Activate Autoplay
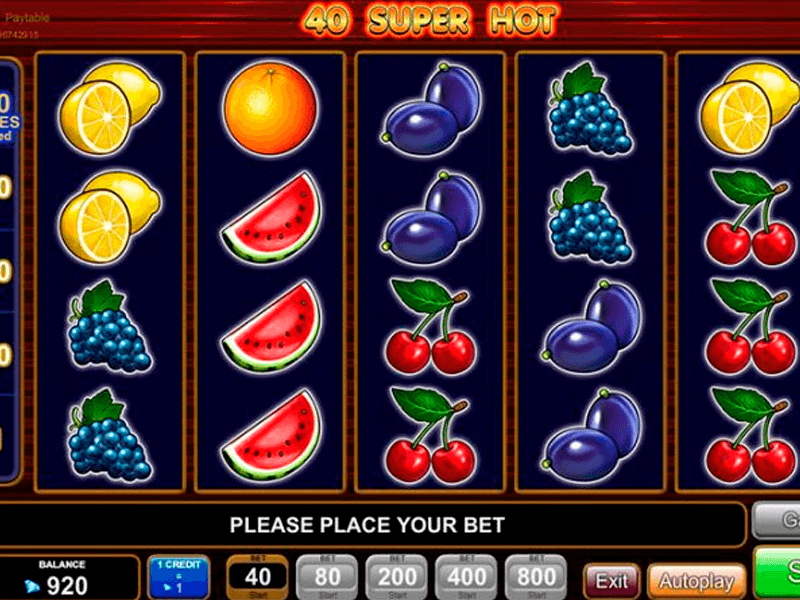The image size is (800, 600). tap(696, 580)
